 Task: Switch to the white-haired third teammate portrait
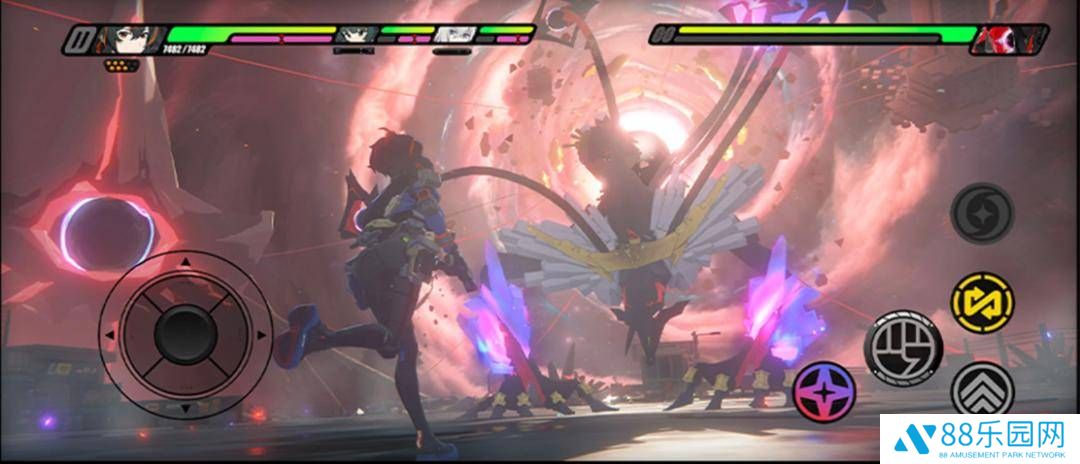[455, 35]
